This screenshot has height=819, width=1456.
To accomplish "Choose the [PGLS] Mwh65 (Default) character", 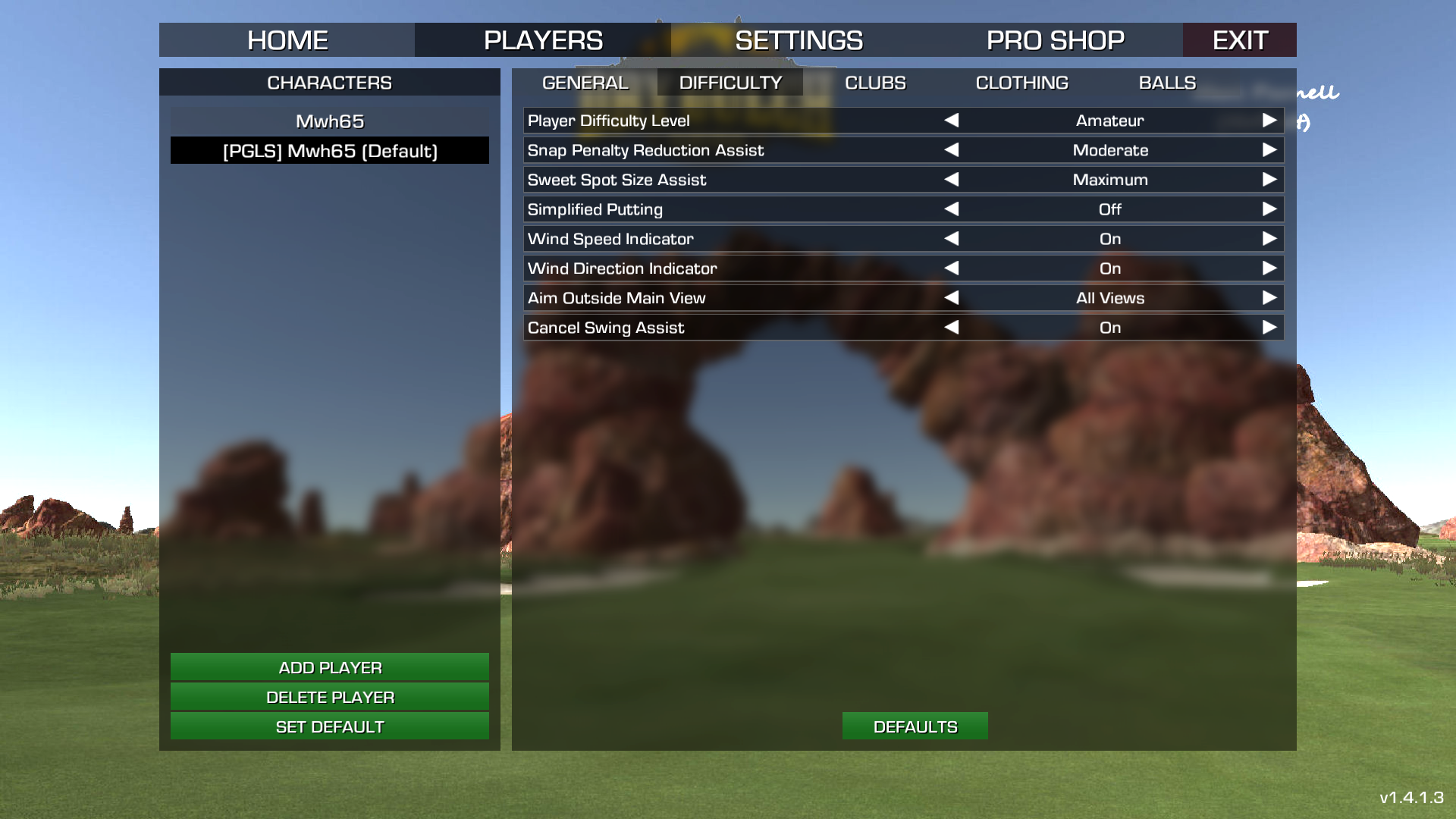I will [330, 151].
